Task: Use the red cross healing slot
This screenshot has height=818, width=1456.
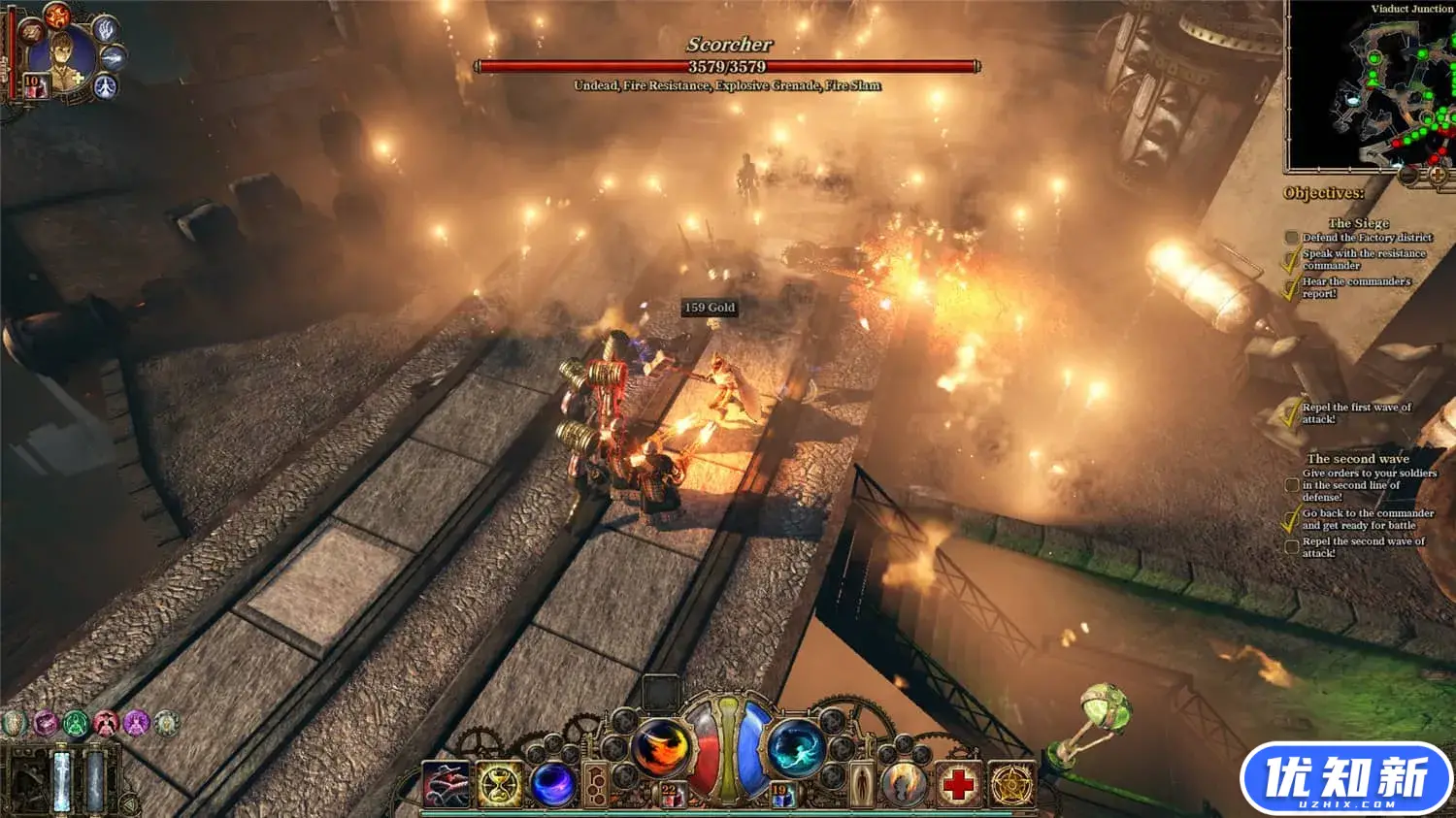Action: click(x=959, y=784)
